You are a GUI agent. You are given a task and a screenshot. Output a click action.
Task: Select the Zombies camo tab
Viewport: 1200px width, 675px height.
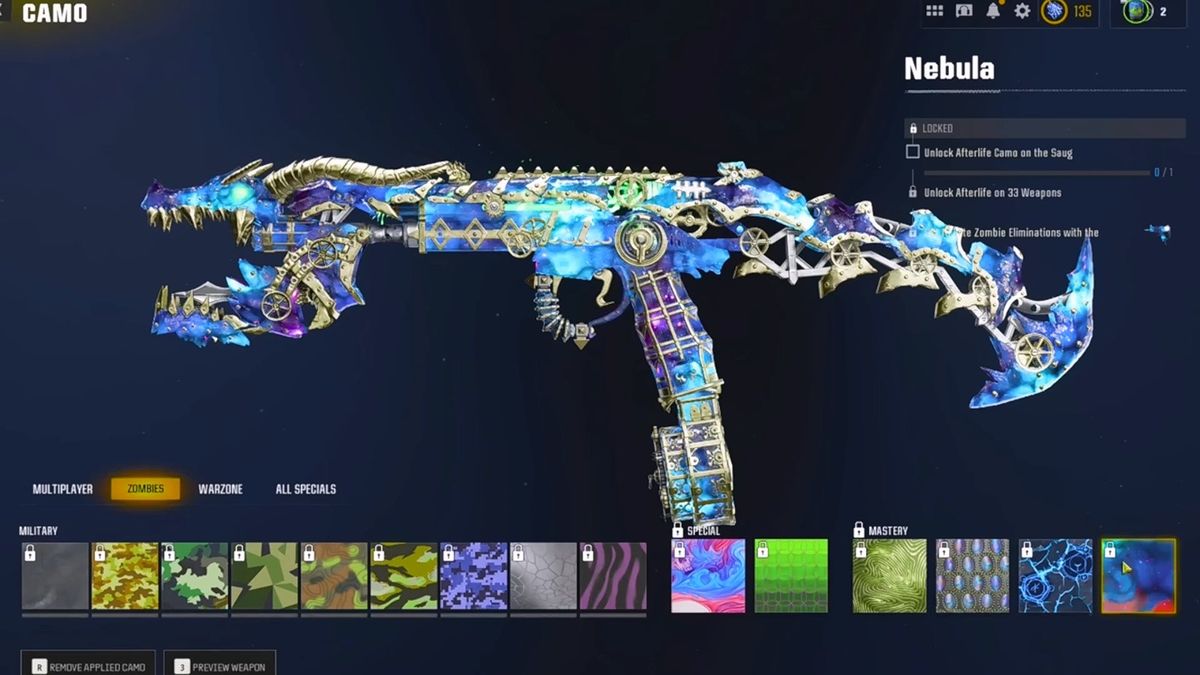point(145,489)
